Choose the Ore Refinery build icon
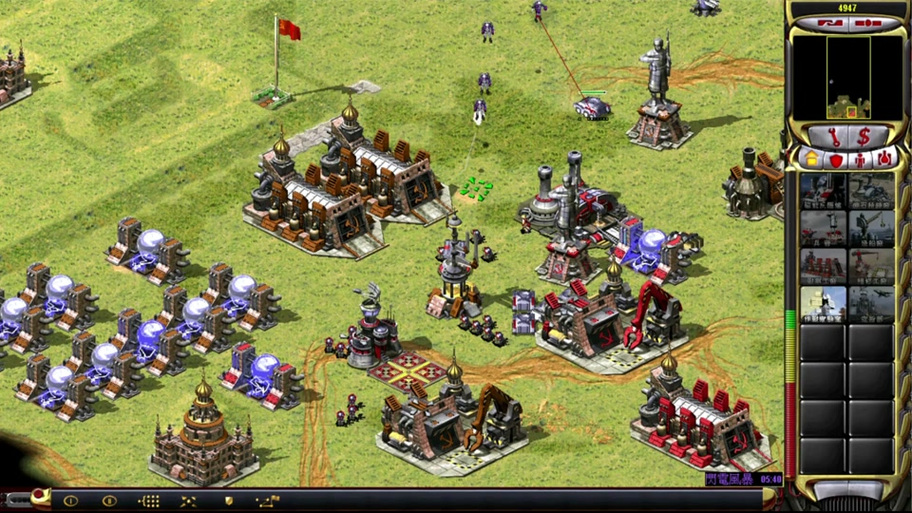This screenshot has height=513, width=912. (x=870, y=190)
